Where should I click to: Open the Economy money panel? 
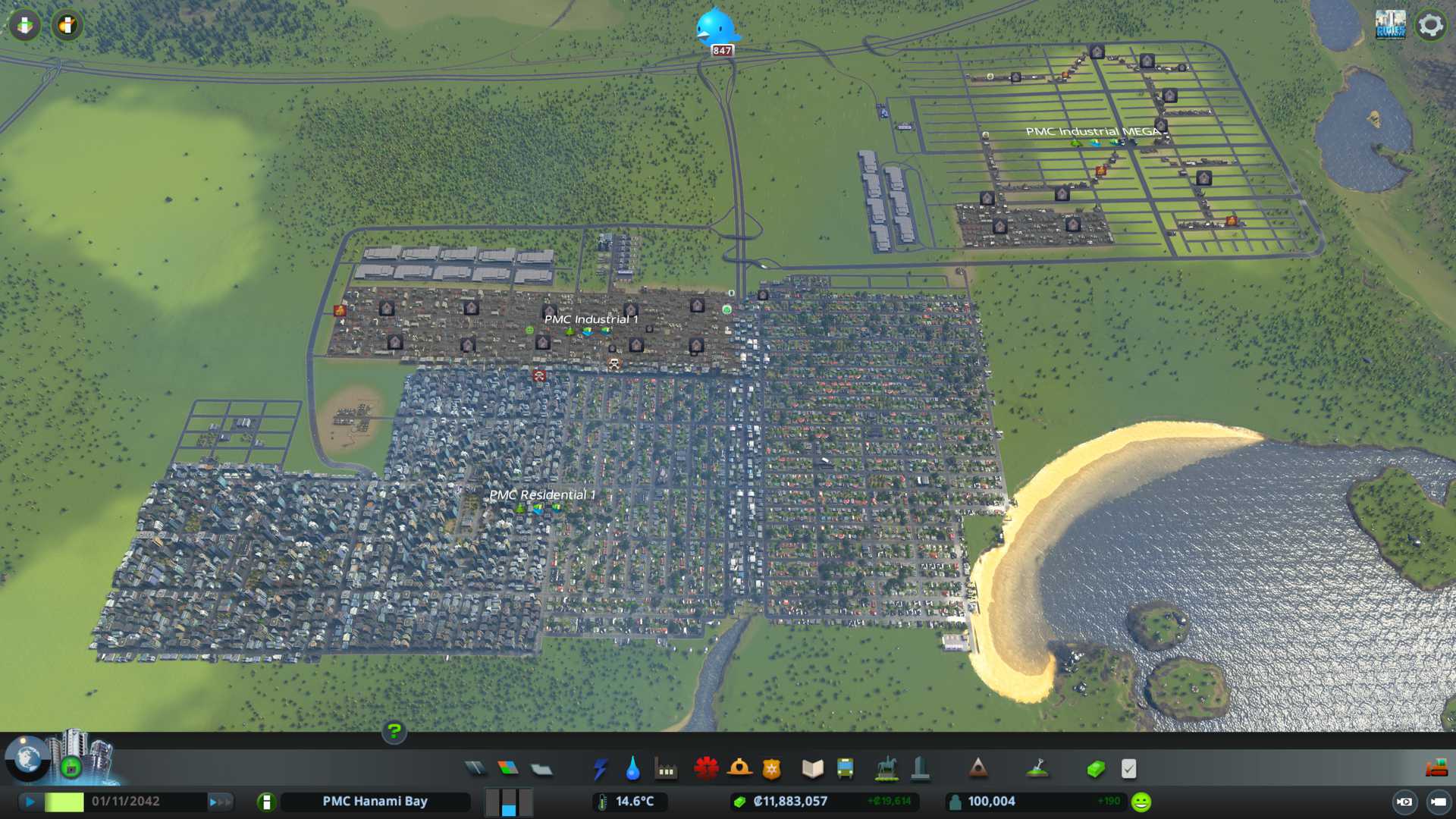pyautogui.click(x=1095, y=770)
